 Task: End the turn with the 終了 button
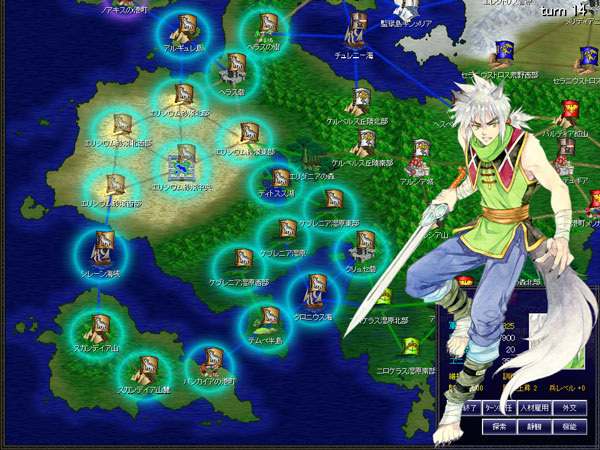(464, 408)
